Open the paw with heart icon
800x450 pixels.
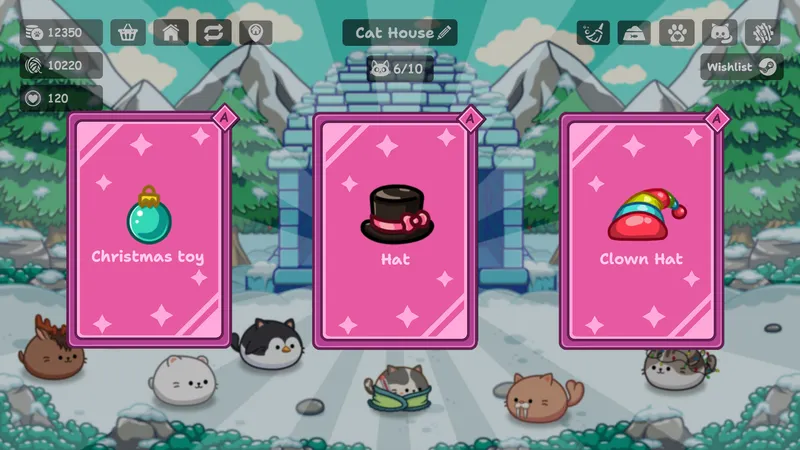677,33
